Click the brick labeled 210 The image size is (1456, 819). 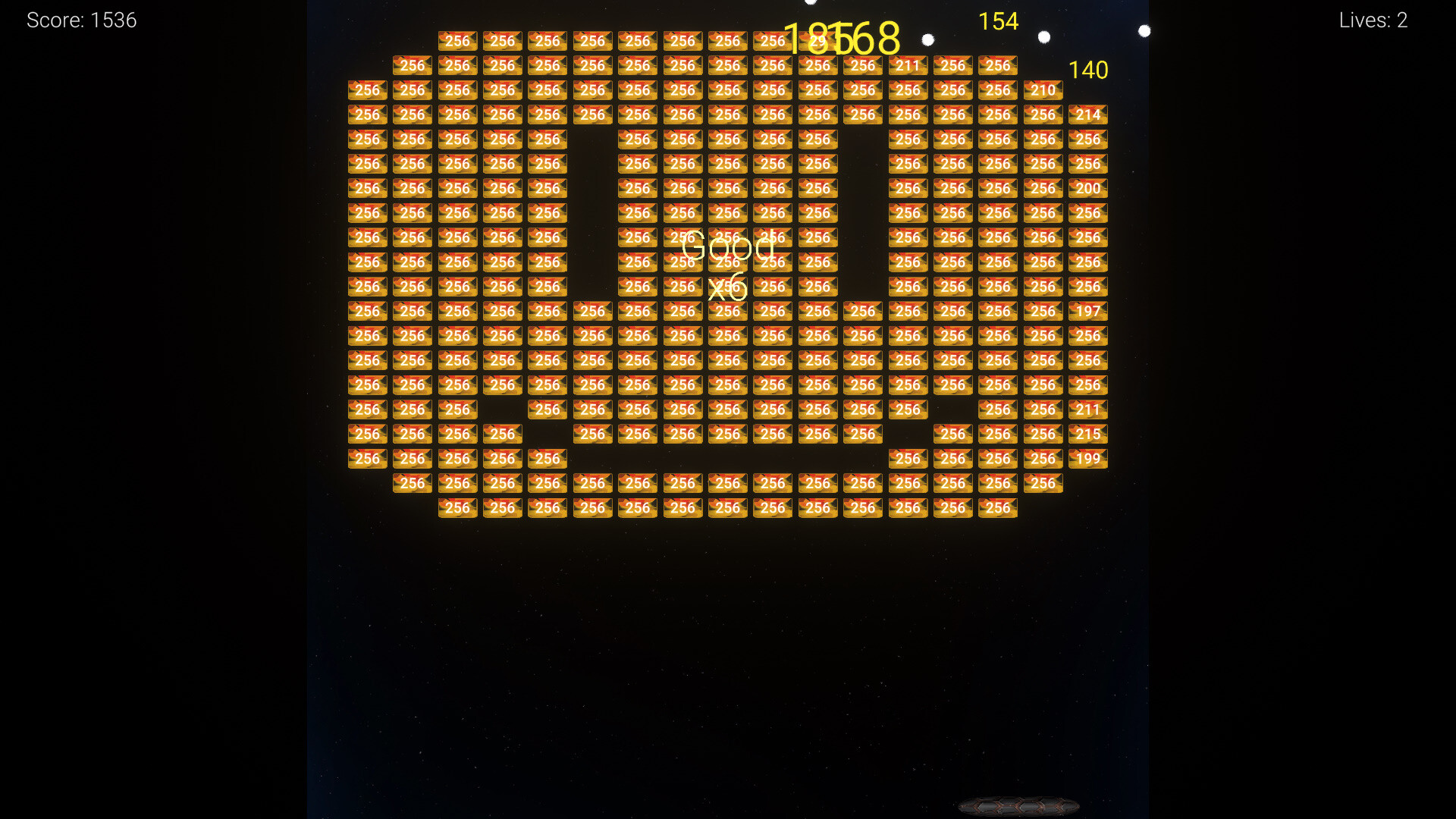(1043, 89)
